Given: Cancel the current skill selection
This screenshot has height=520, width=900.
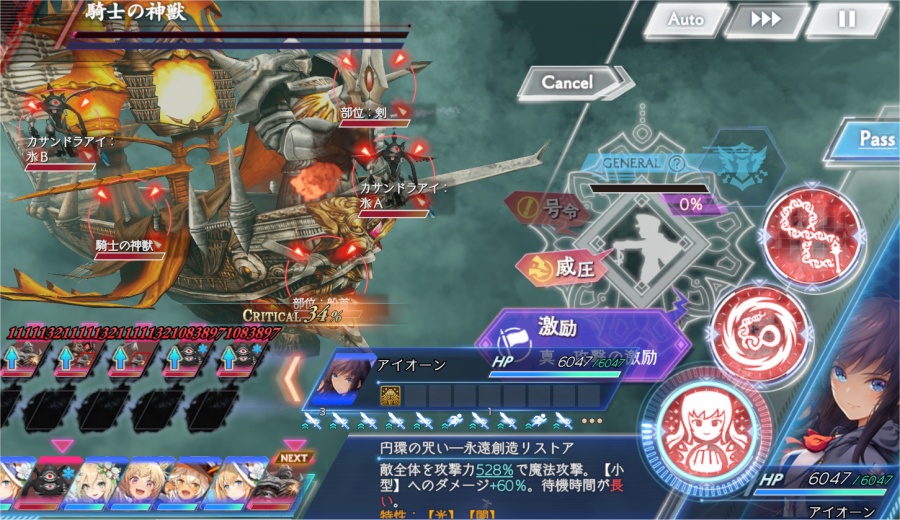Looking at the screenshot, I should coord(570,83).
